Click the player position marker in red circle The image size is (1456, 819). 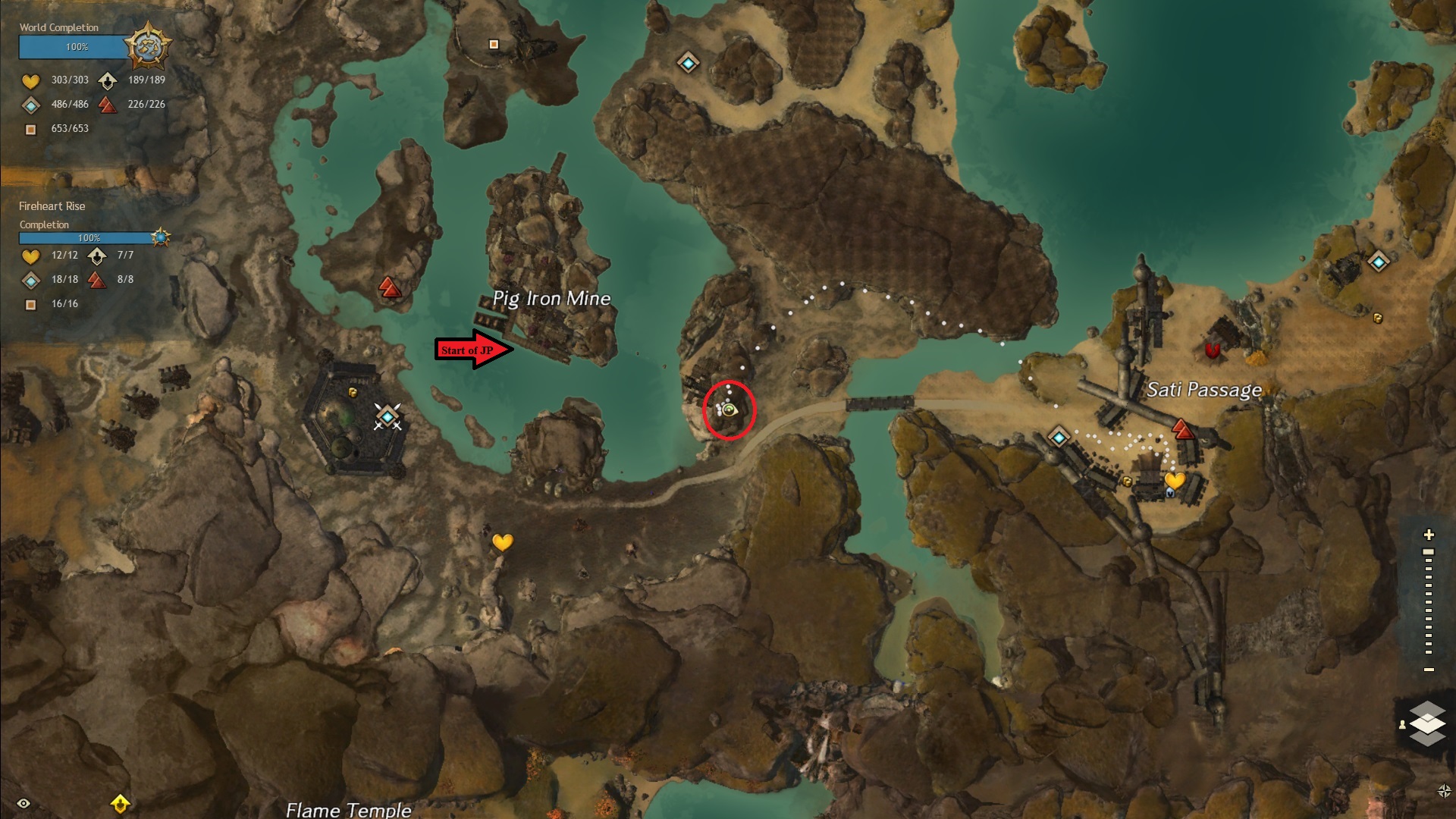coord(729,410)
